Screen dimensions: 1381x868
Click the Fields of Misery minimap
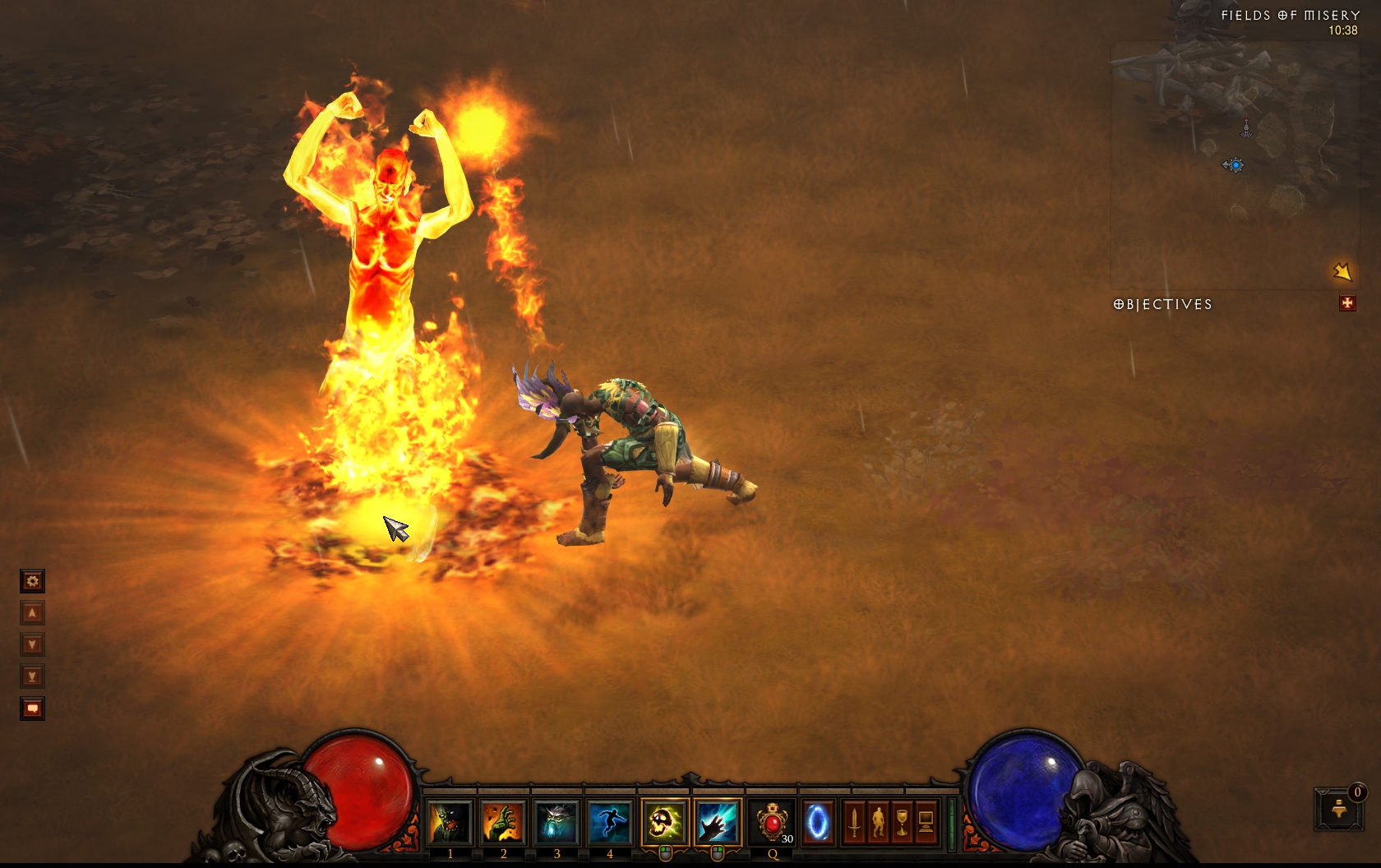pyautogui.click(x=1234, y=164)
